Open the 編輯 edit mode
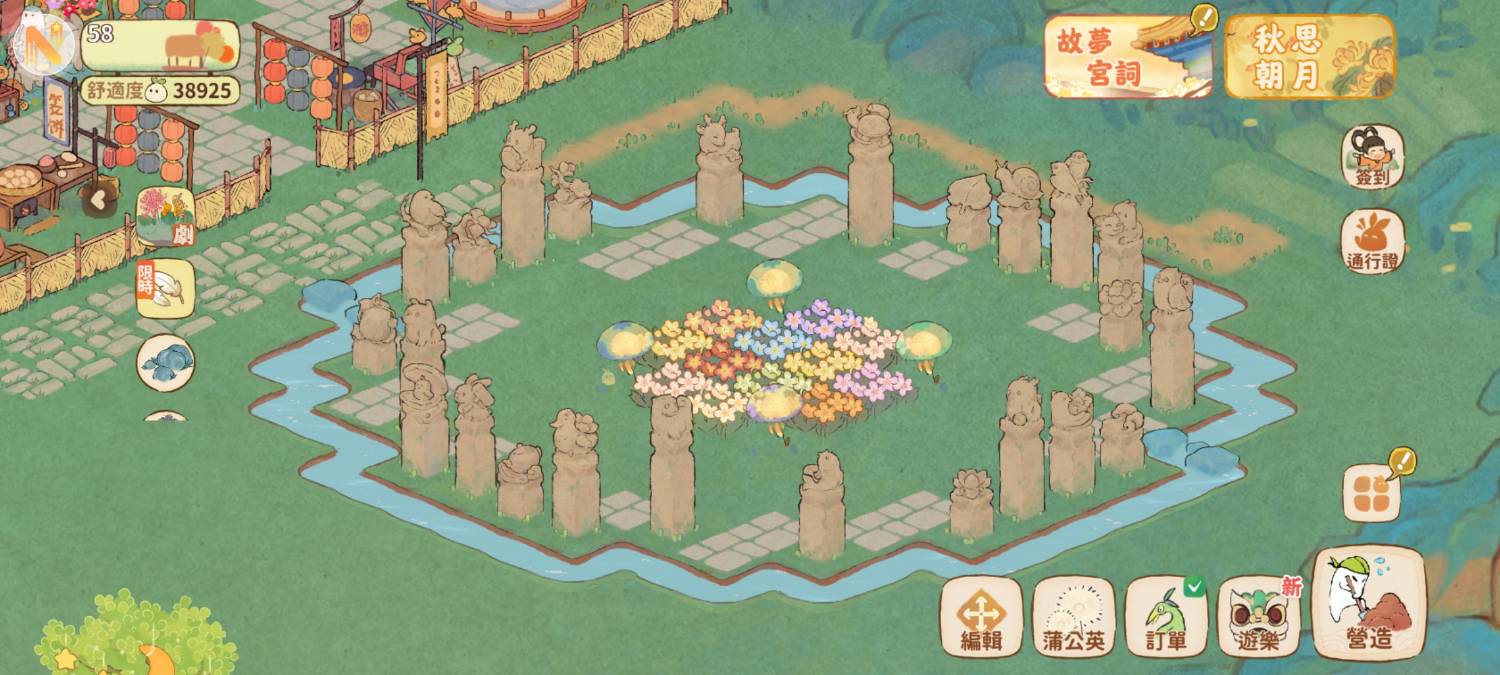The height and width of the screenshot is (675, 1500). click(981, 616)
